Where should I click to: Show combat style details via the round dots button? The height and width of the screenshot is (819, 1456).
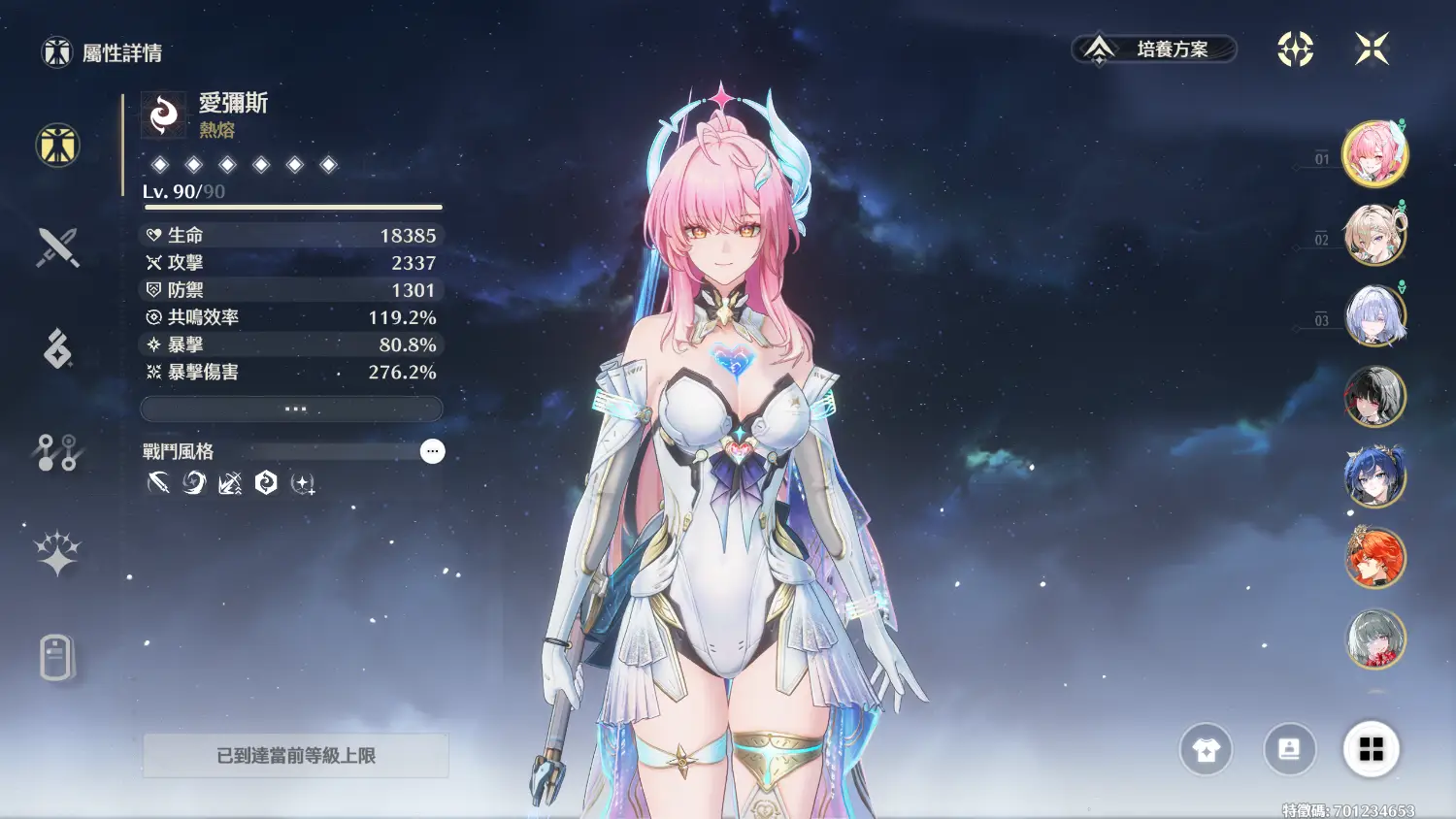[432, 451]
